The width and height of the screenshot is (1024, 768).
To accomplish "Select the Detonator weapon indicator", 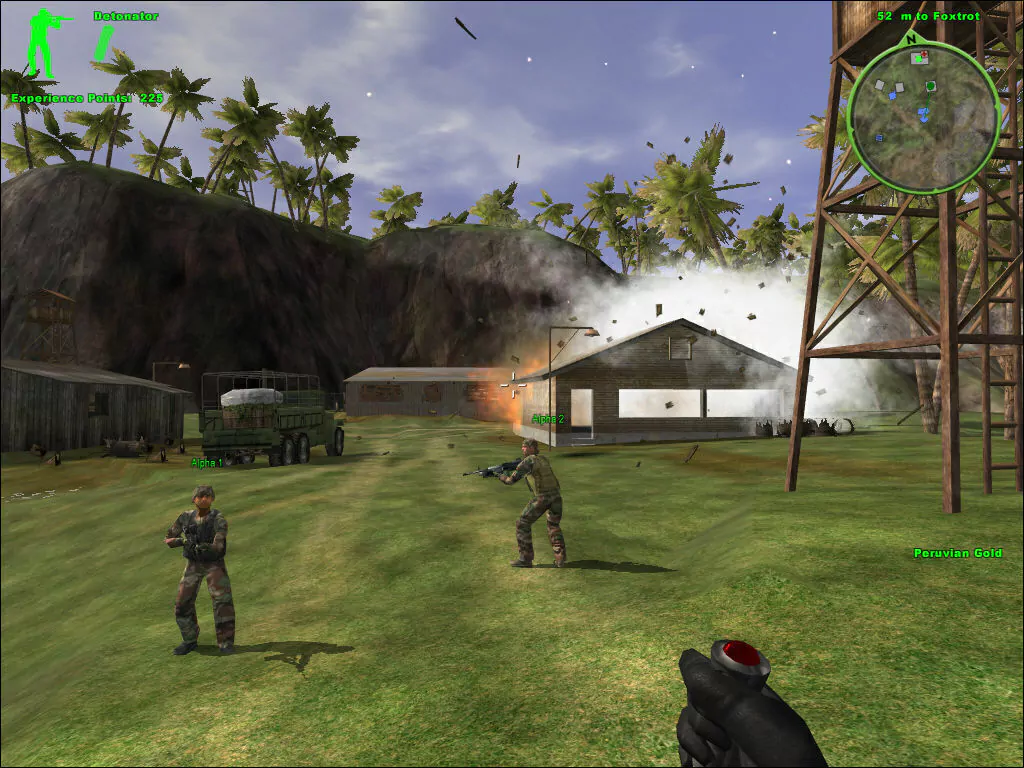I will 125,16.
